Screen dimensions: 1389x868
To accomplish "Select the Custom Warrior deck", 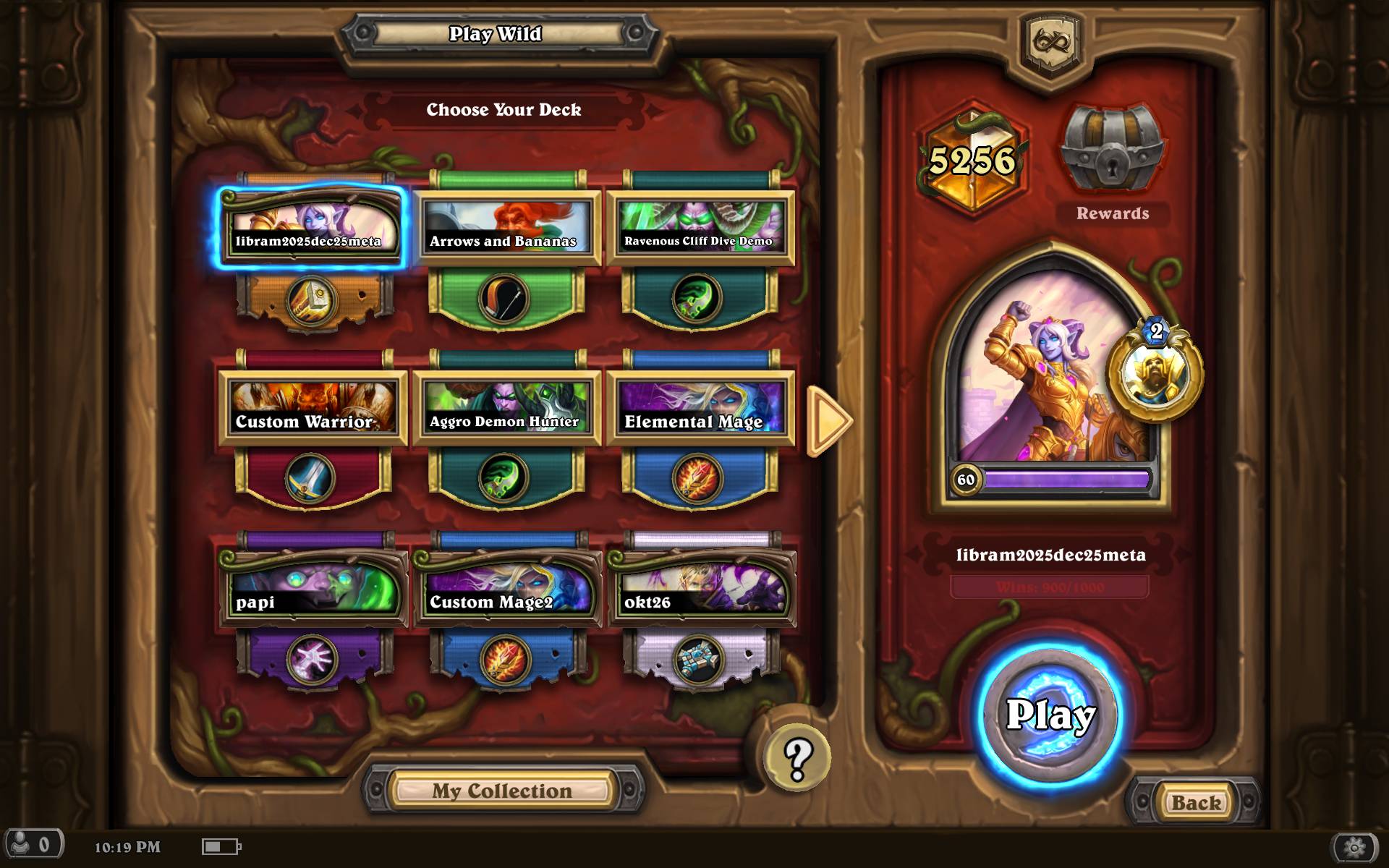I will [311, 408].
